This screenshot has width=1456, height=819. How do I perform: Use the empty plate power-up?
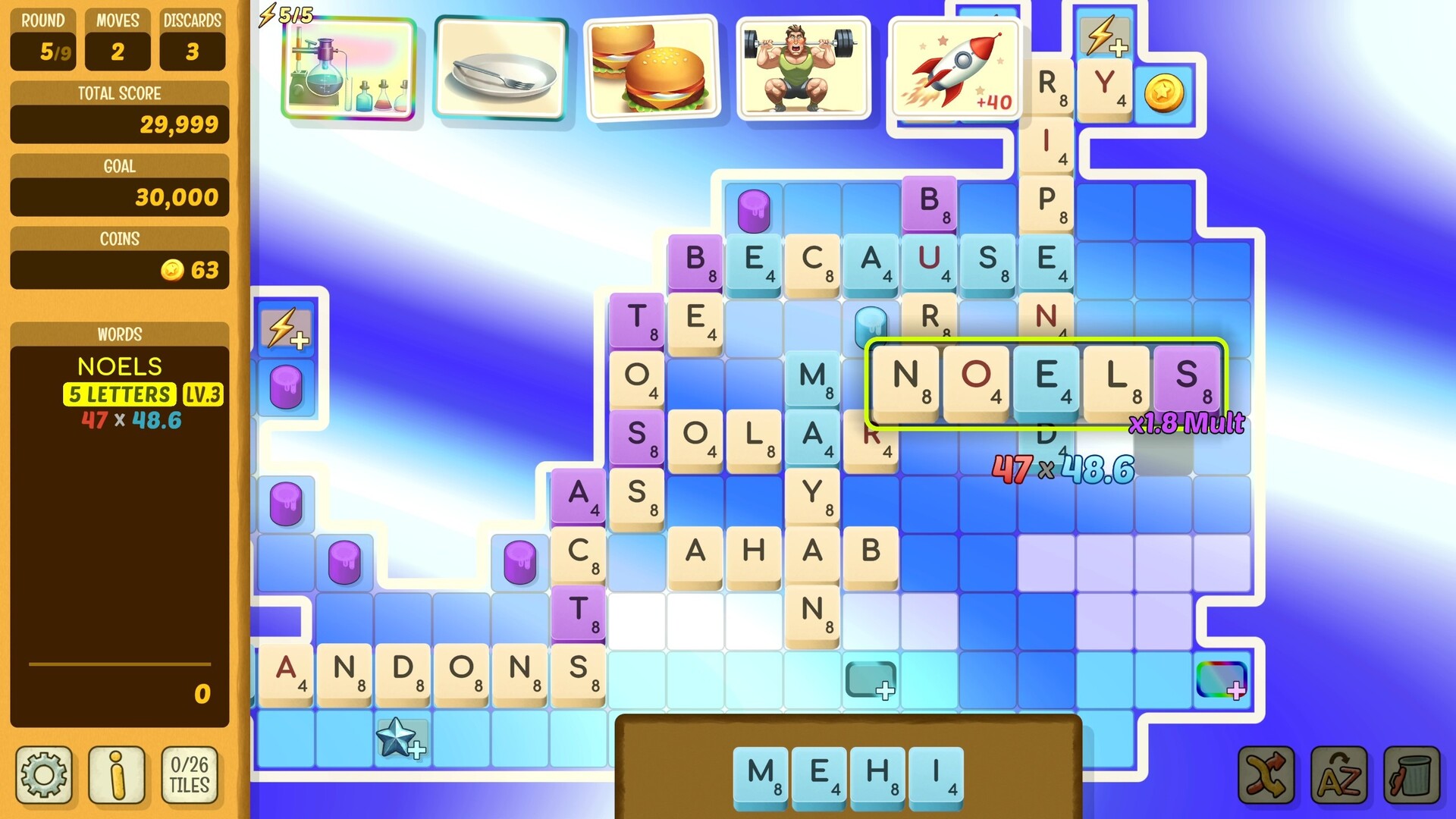click(x=500, y=68)
